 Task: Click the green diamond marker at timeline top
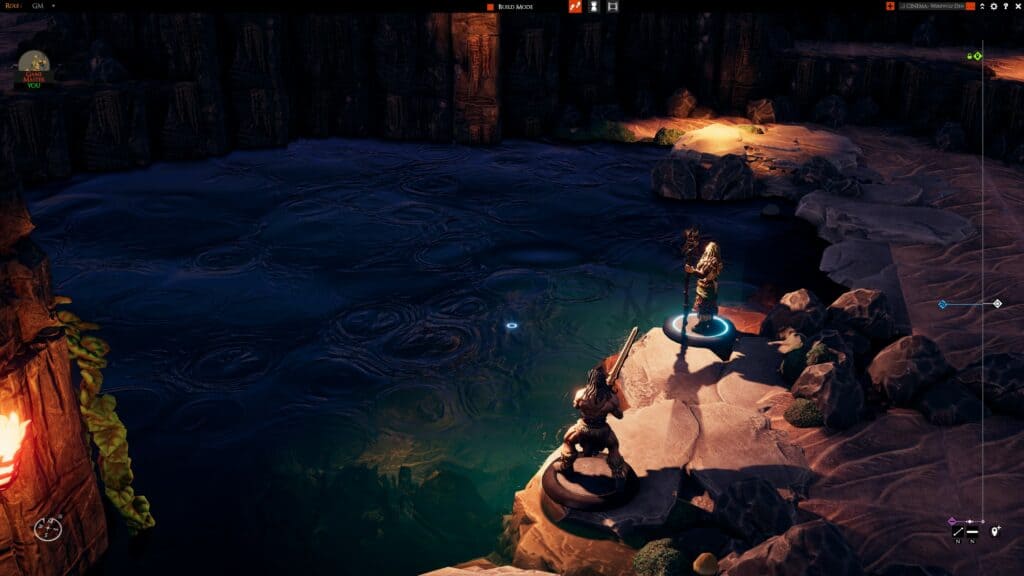click(978, 56)
